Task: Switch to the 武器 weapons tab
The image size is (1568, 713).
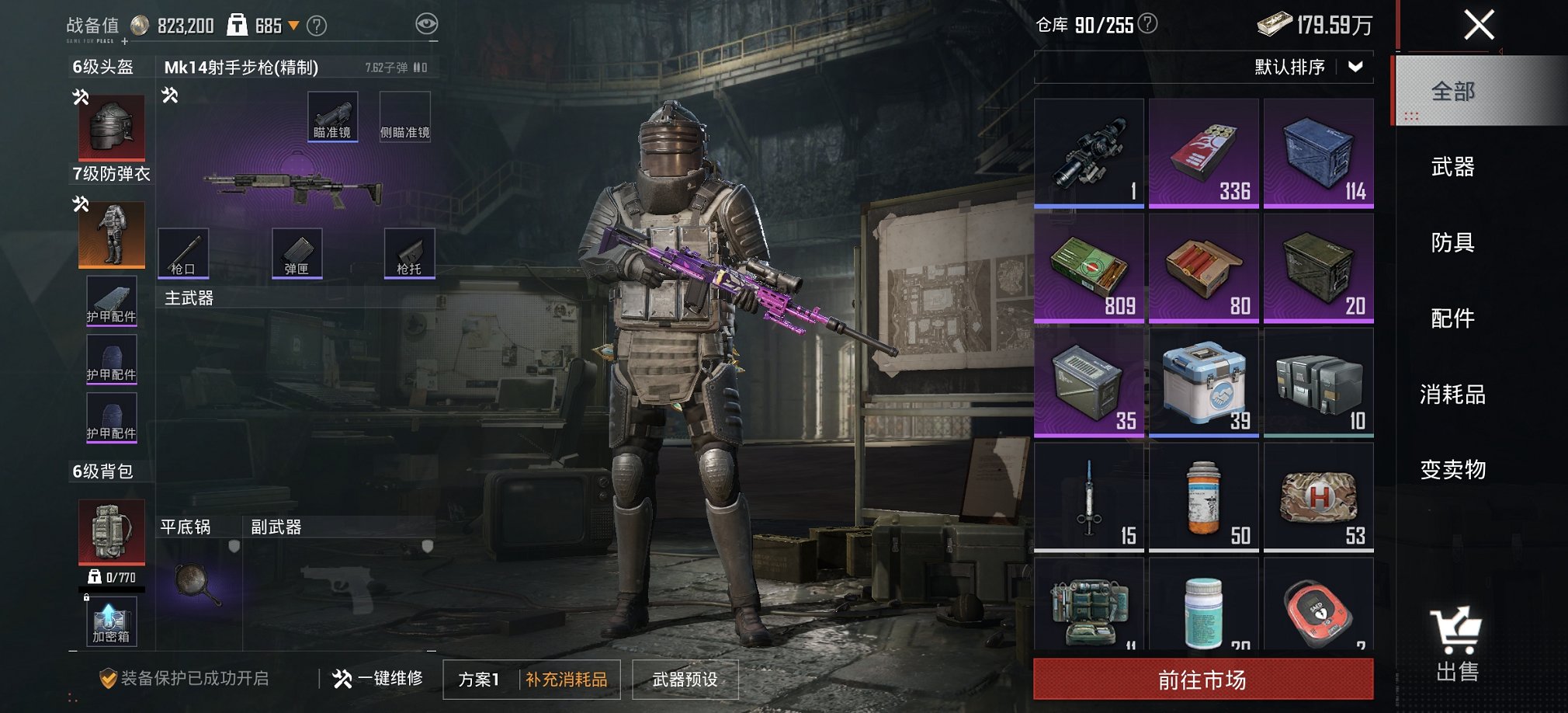Action: click(x=1455, y=167)
